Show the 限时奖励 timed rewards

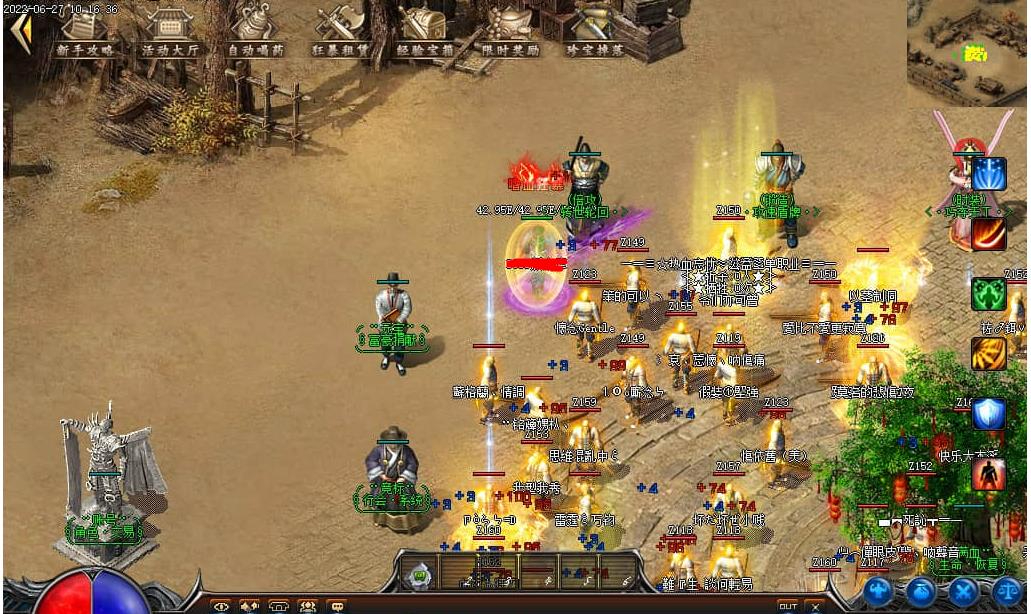[508, 30]
